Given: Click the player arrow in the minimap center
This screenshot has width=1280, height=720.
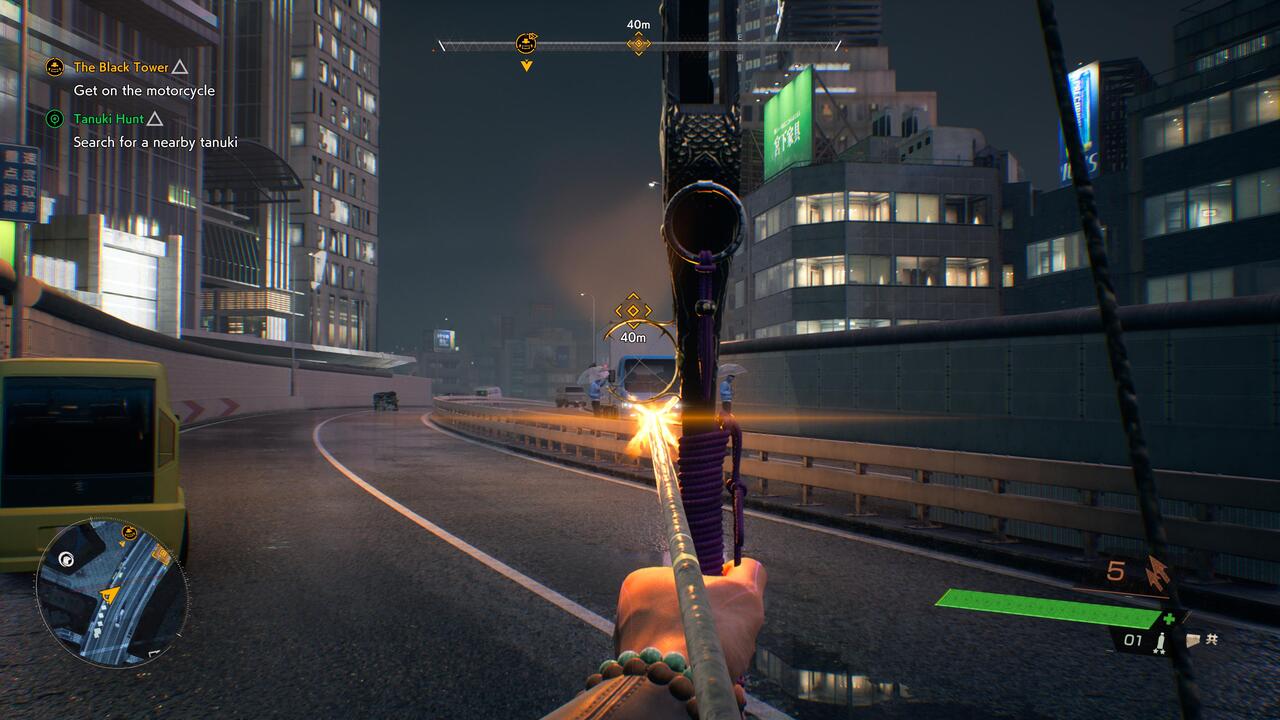Looking at the screenshot, I should click(x=108, y=595).
